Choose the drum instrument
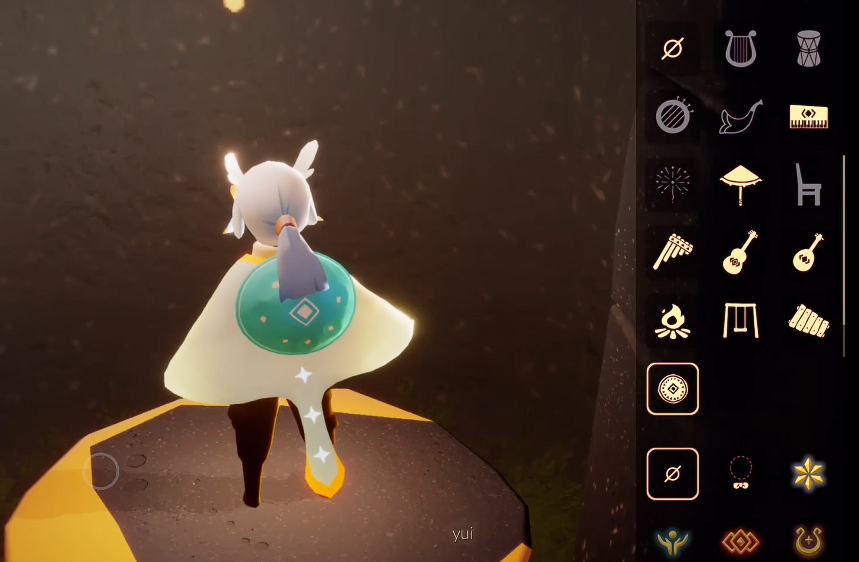This screenshot has width=859, height=562. tap(808, 48)
